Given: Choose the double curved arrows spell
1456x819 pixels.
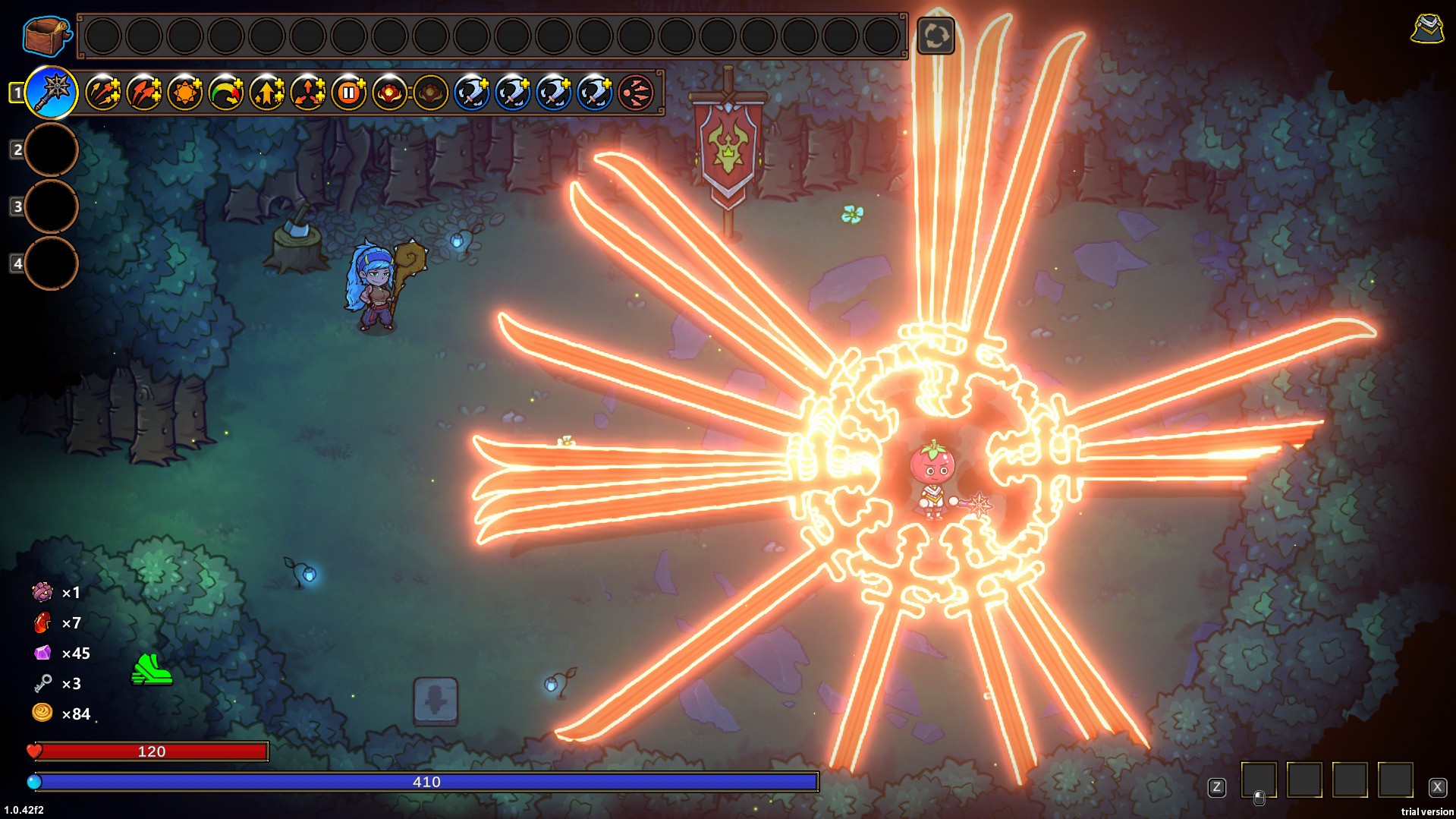Looking at the screenshot, I should 144,93.
